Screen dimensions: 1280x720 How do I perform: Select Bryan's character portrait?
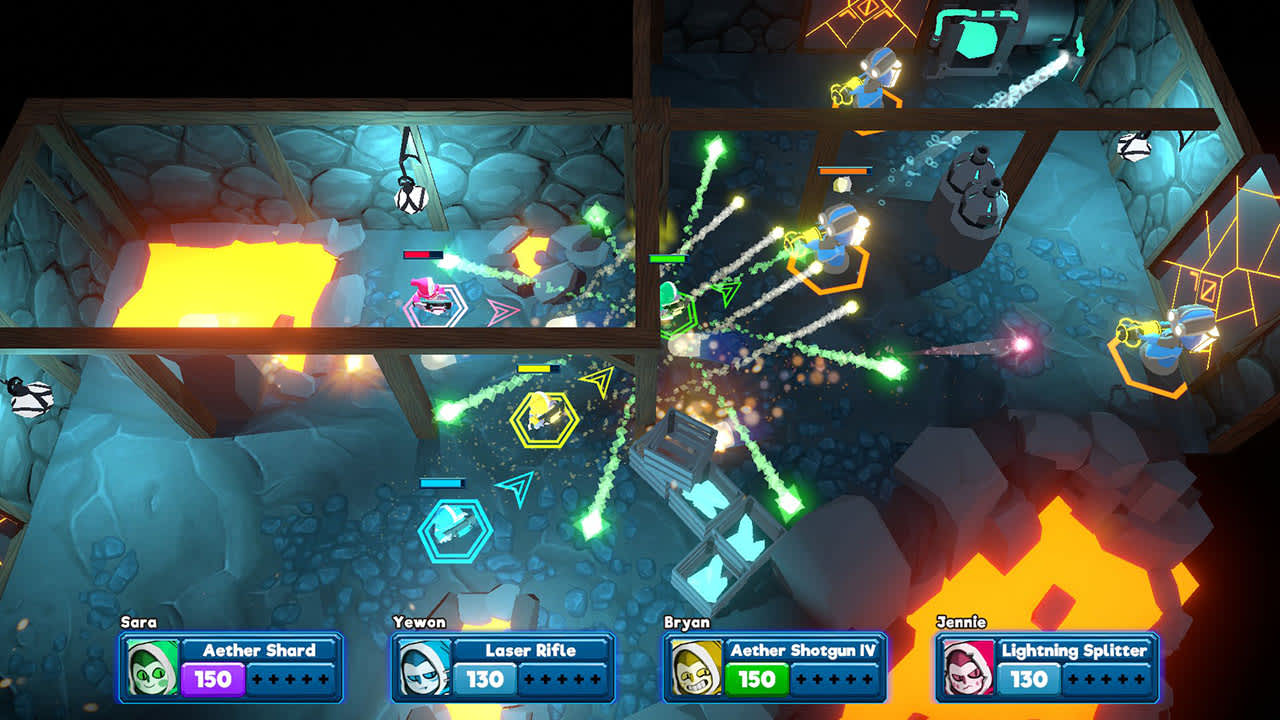click(x=694, y=668)
